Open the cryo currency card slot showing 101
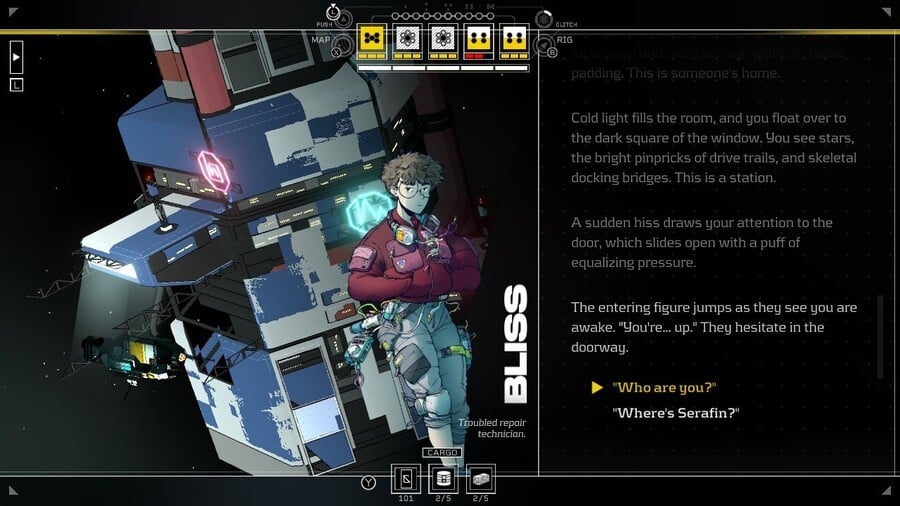Image resolution: width=900 pixels, height=506 pixels. point(406,478)
